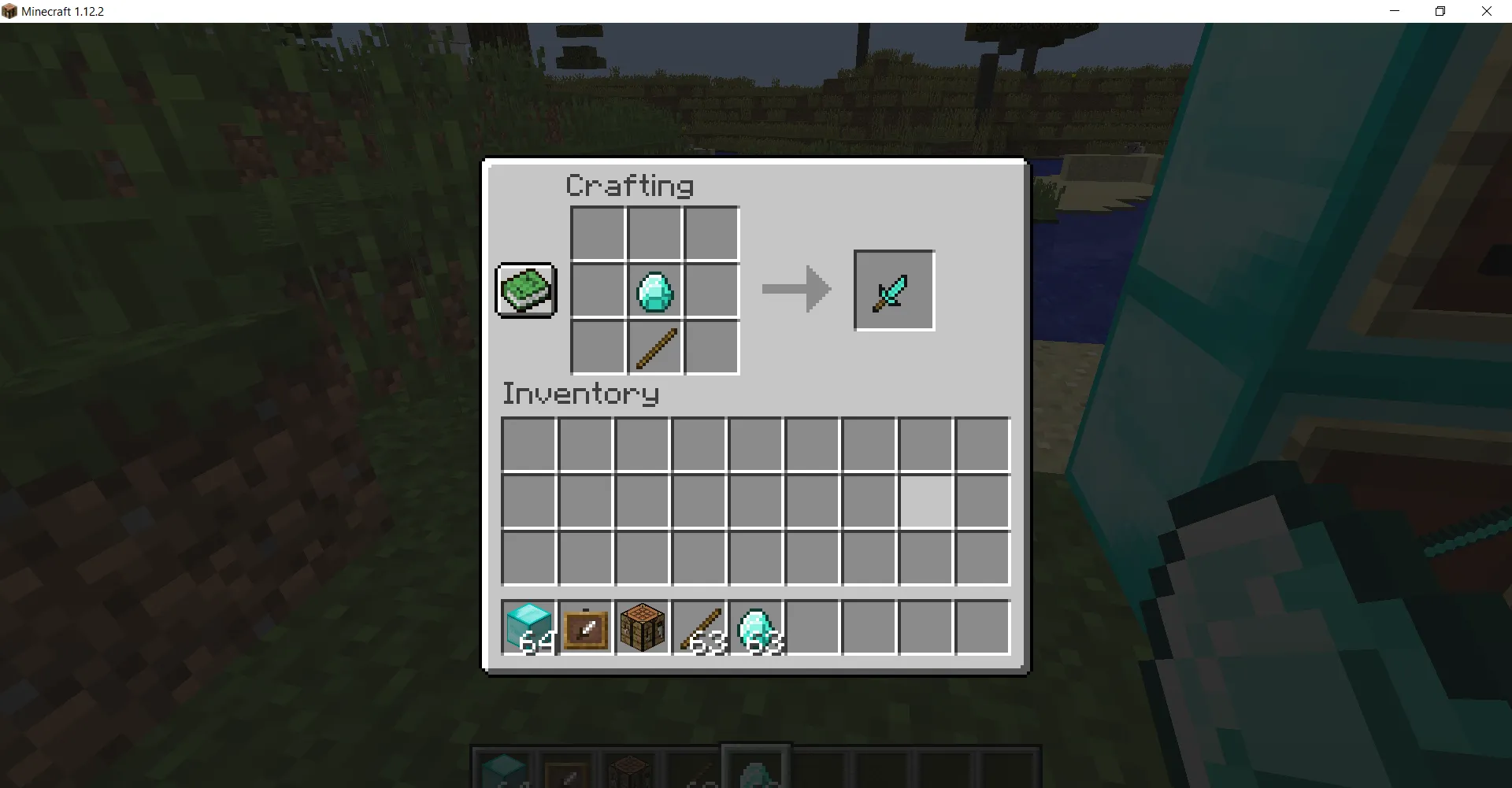This screenshot has height=788, width=1512.
Task: Grab the stack of 63 sticks
Action: click(x=699, y=627)
